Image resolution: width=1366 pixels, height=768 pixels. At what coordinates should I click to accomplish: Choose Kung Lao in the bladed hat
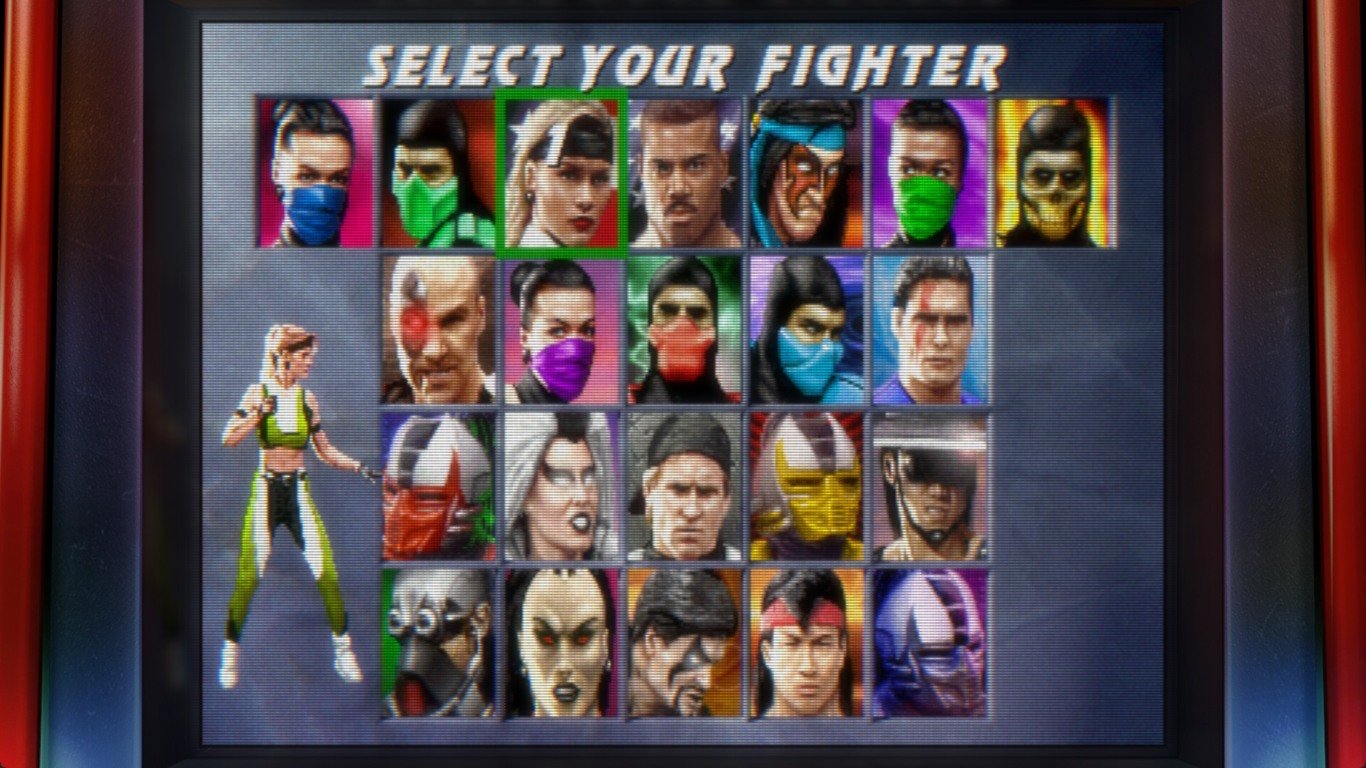click(929, 487)
